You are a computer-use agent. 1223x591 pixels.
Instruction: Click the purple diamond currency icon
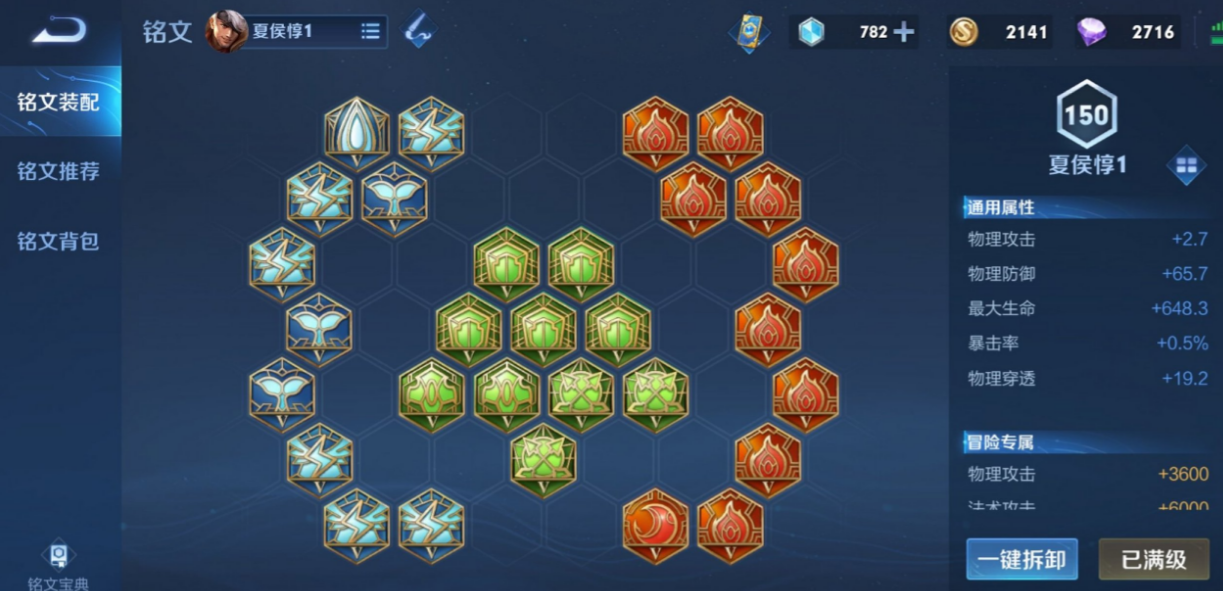[1092, 32]
